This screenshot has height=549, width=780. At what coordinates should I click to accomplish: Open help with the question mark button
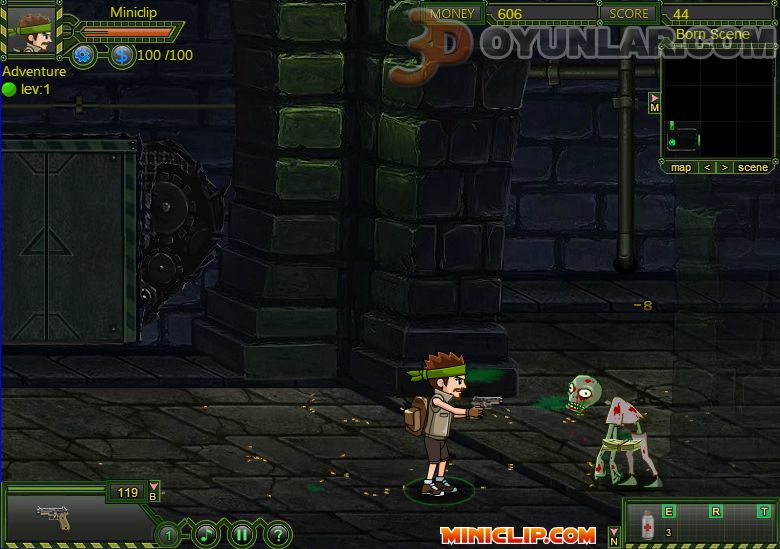point(278,534)
